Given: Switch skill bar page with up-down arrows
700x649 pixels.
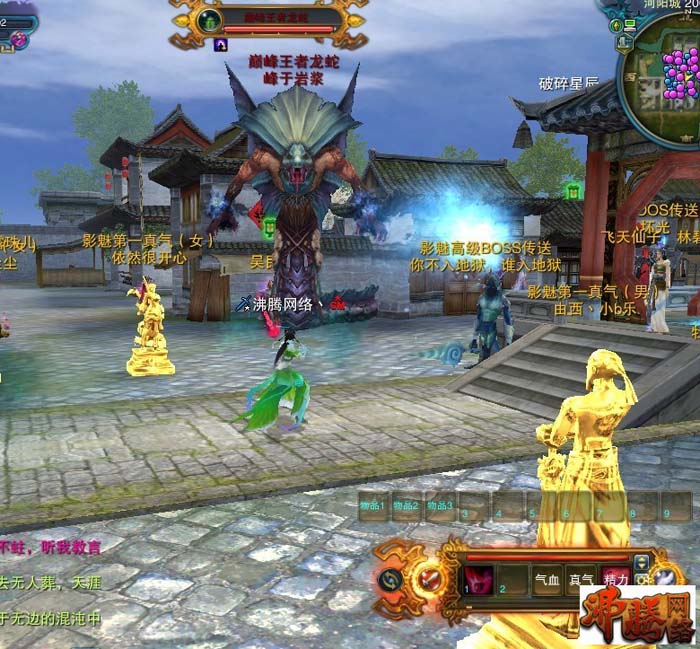Looking at the screenshot, I should click(641, 562).
